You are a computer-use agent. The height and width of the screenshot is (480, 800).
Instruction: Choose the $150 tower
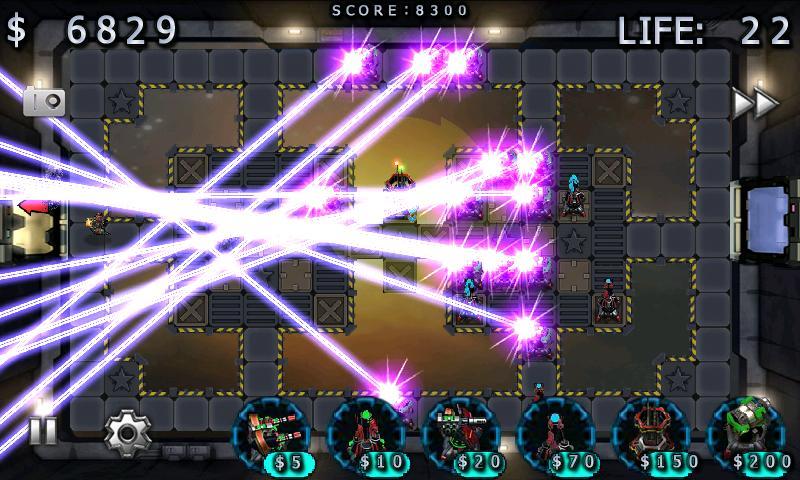pos(651,435)
